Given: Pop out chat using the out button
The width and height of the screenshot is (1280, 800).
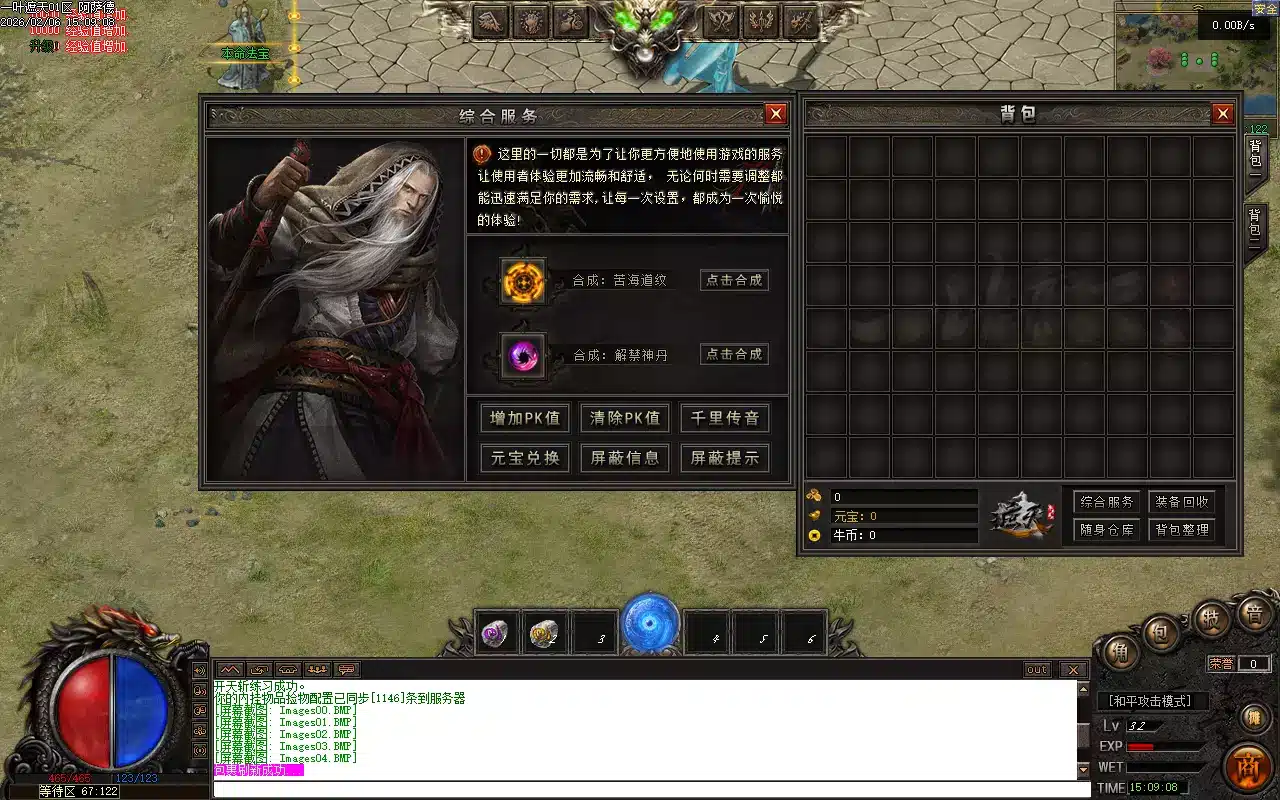Looking at the screenshot, I should (x=1037, y=670).
